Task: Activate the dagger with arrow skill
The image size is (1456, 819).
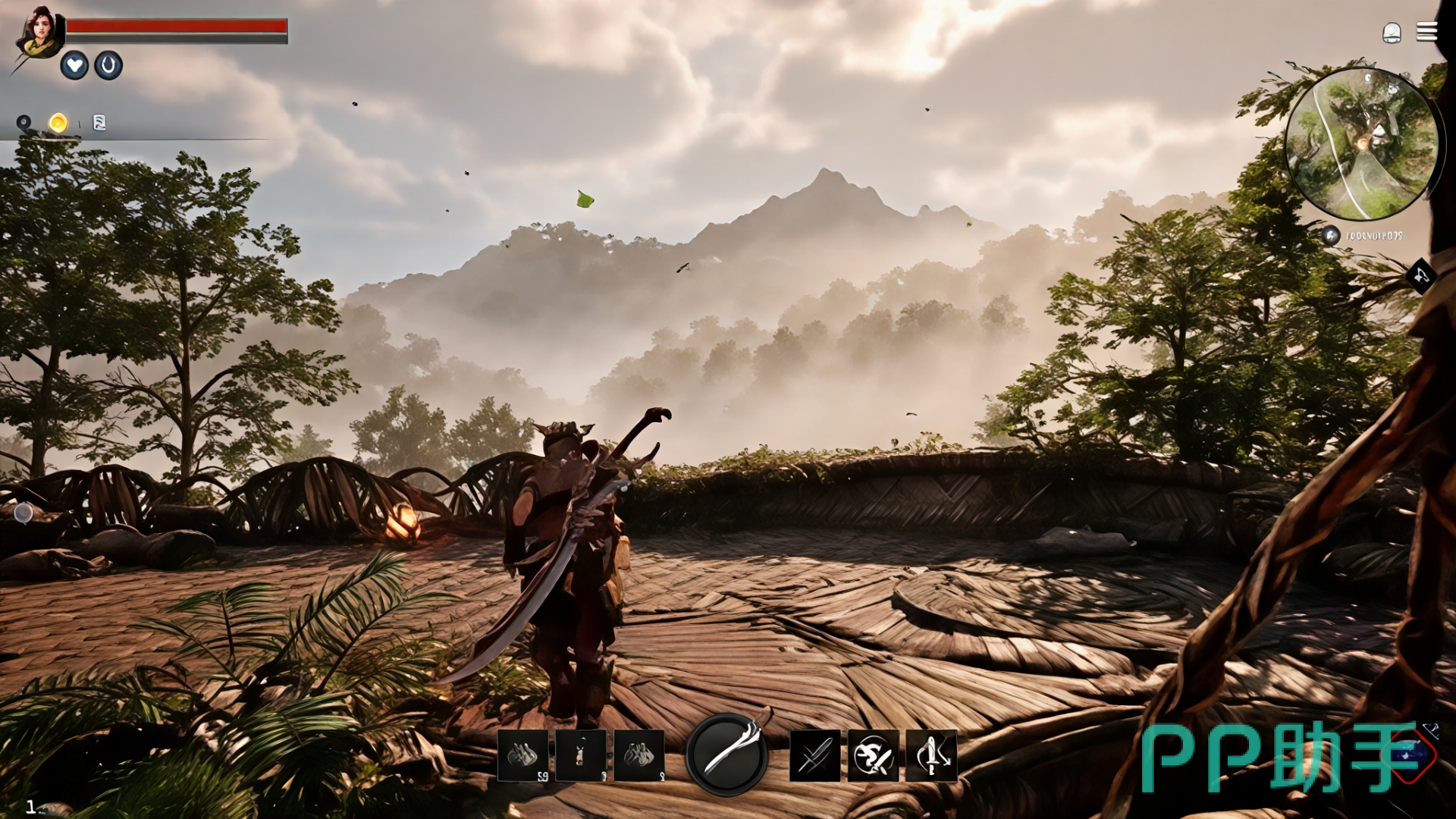Action: point(932,755)
